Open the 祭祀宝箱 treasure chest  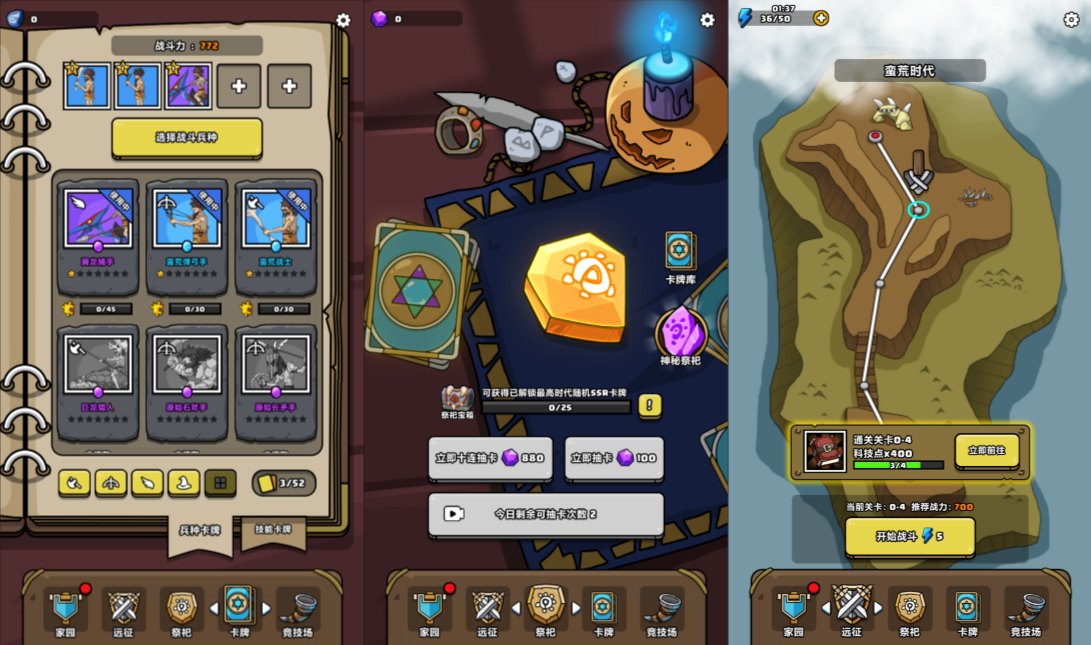(x=457, y=398)
